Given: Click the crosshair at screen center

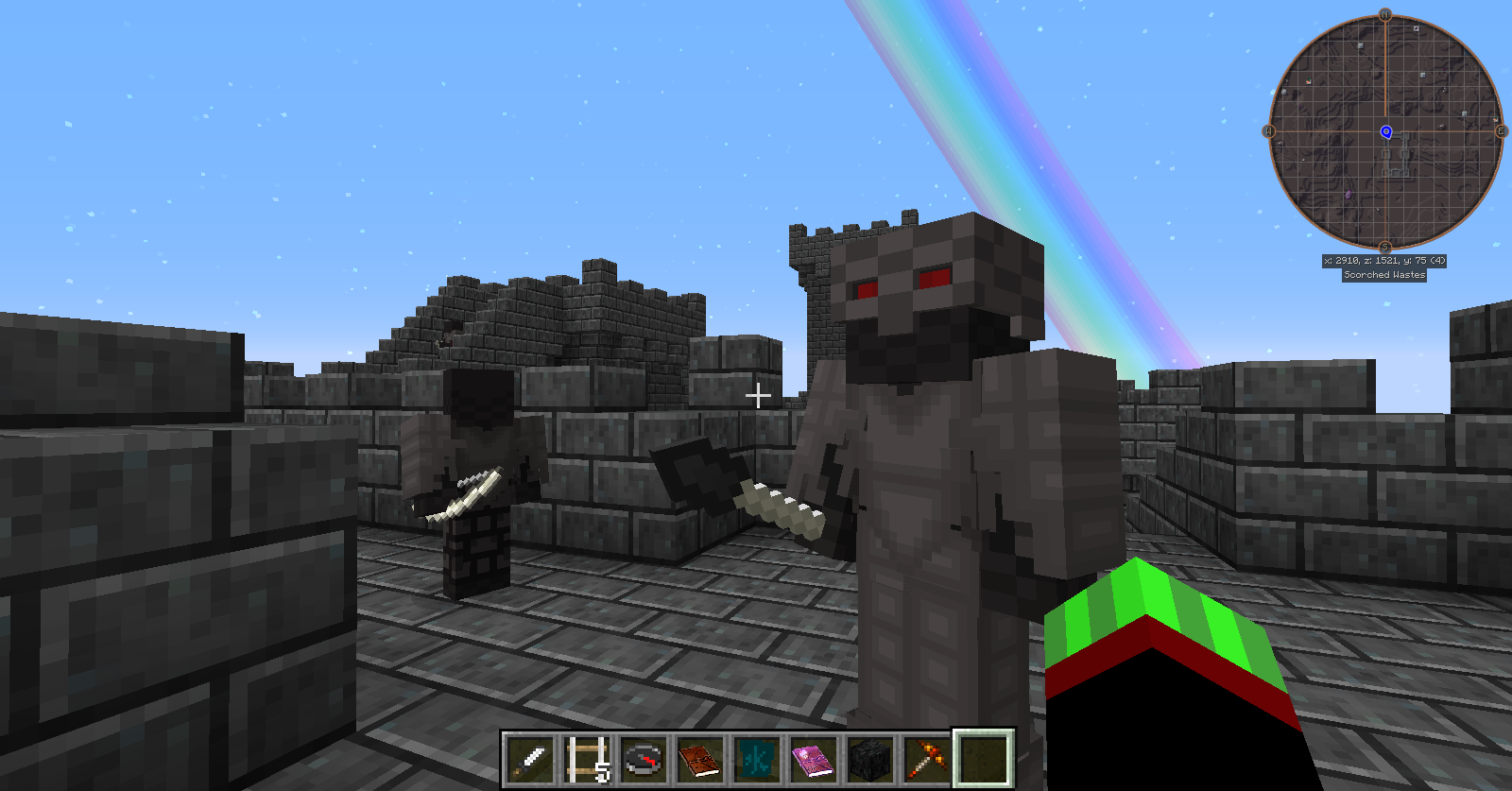Looking at the screenshot, I should 756,396.
